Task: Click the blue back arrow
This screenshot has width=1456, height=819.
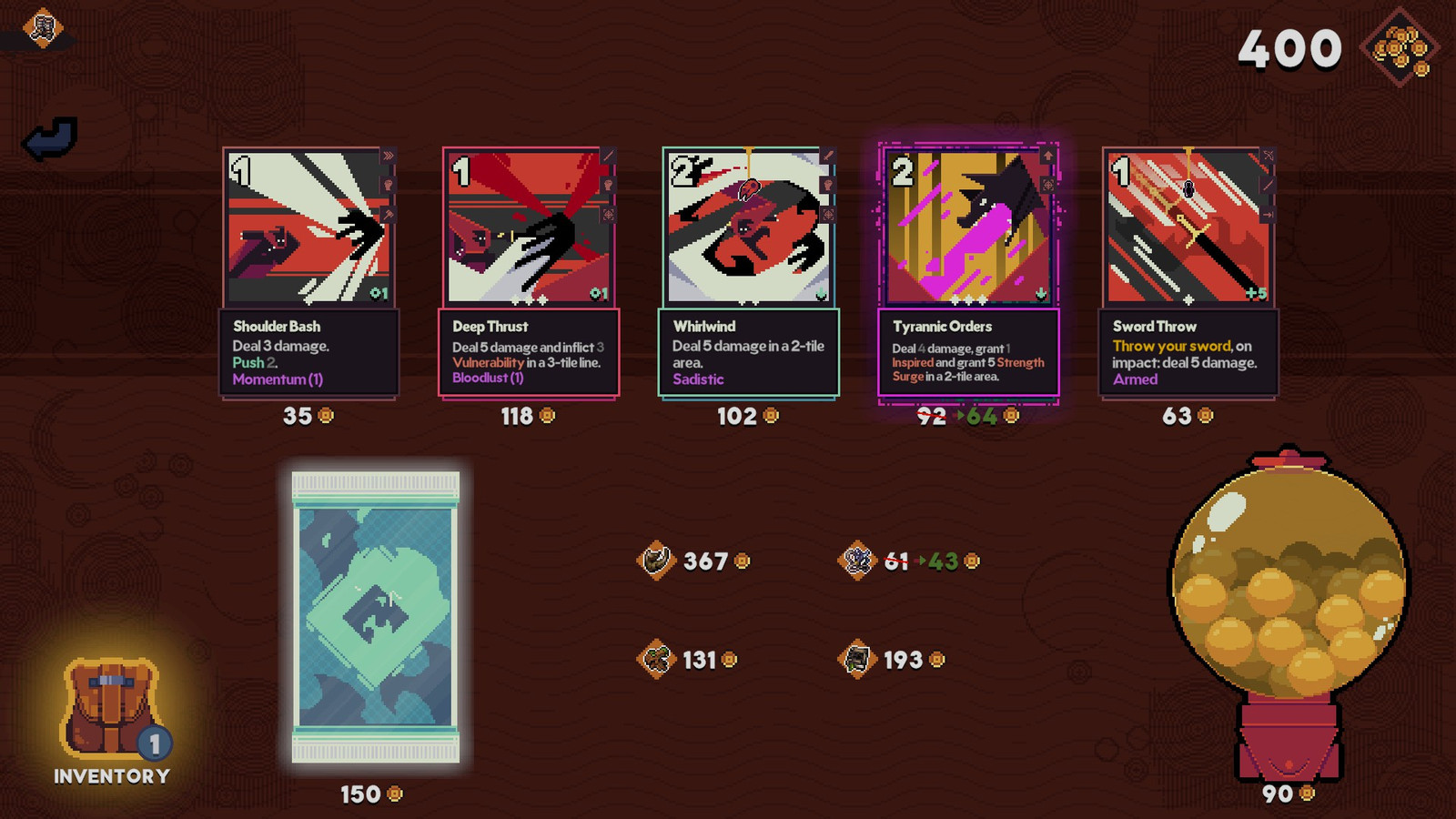Action: (x=49, y=138)
